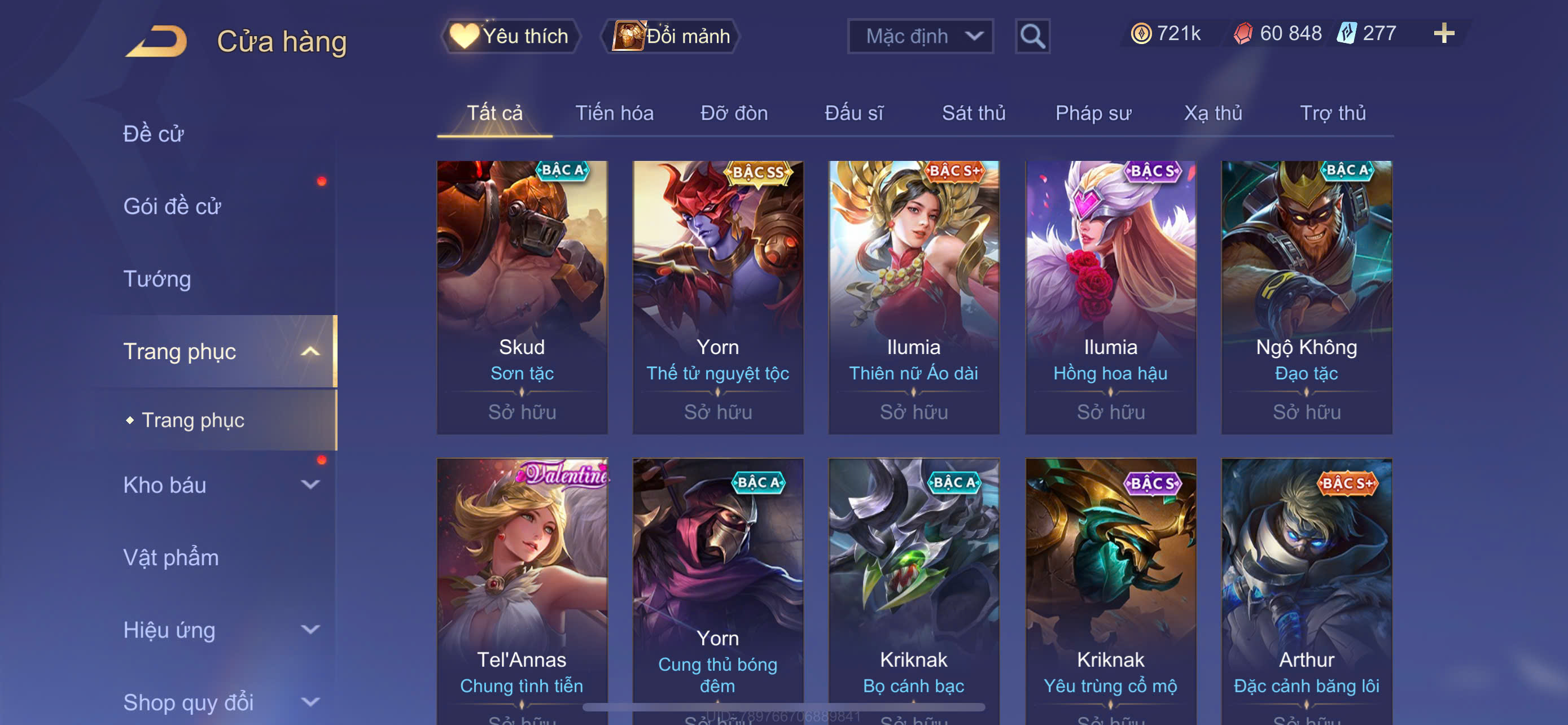Open the Yêu thích favorites list
The width and height of the screenshot is (1568, 725).
point(511,36)
